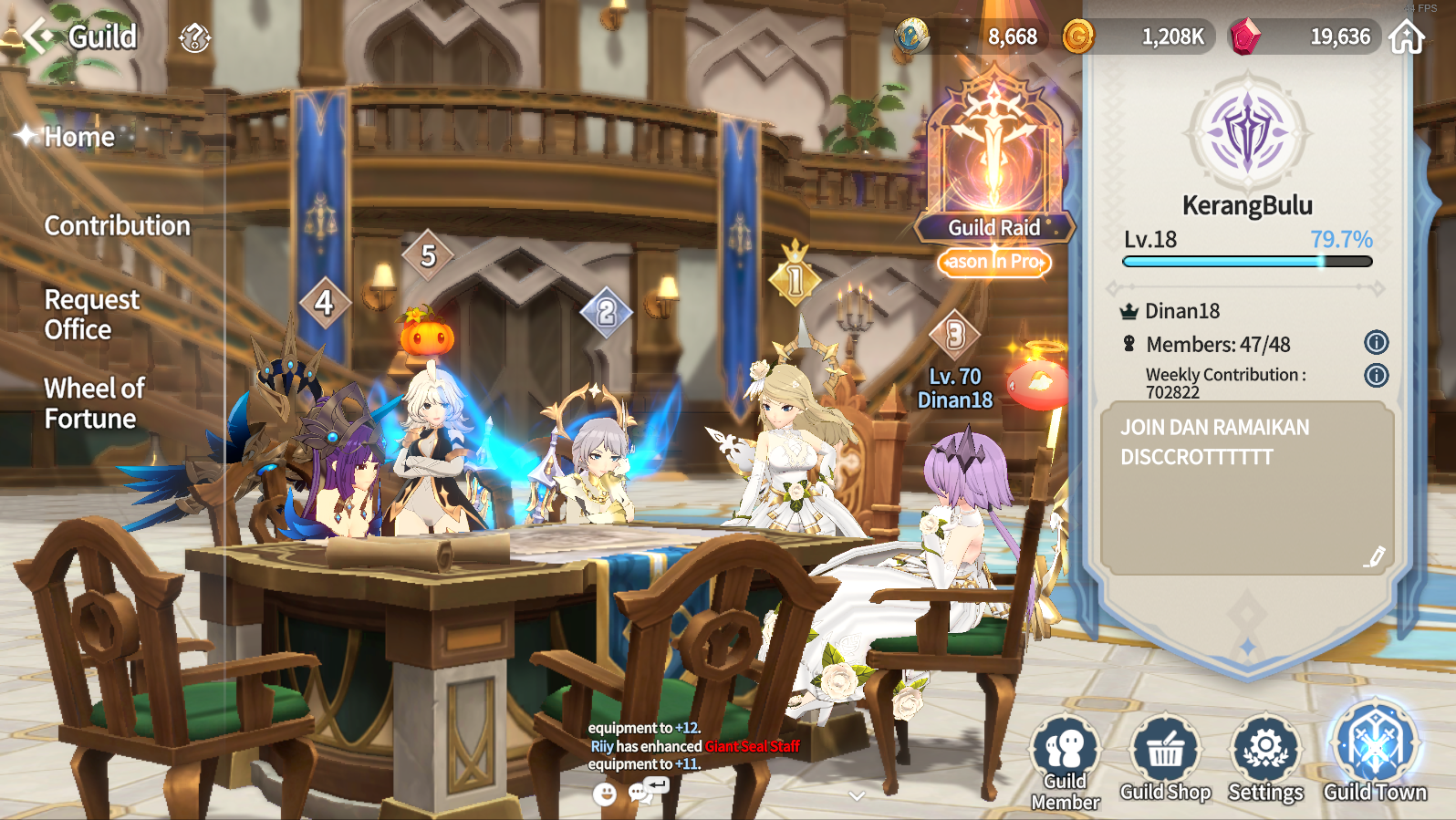Viewport: 1456px width, 820px height.
Task: Open the Request Office menu
Action: coord(91,314)
